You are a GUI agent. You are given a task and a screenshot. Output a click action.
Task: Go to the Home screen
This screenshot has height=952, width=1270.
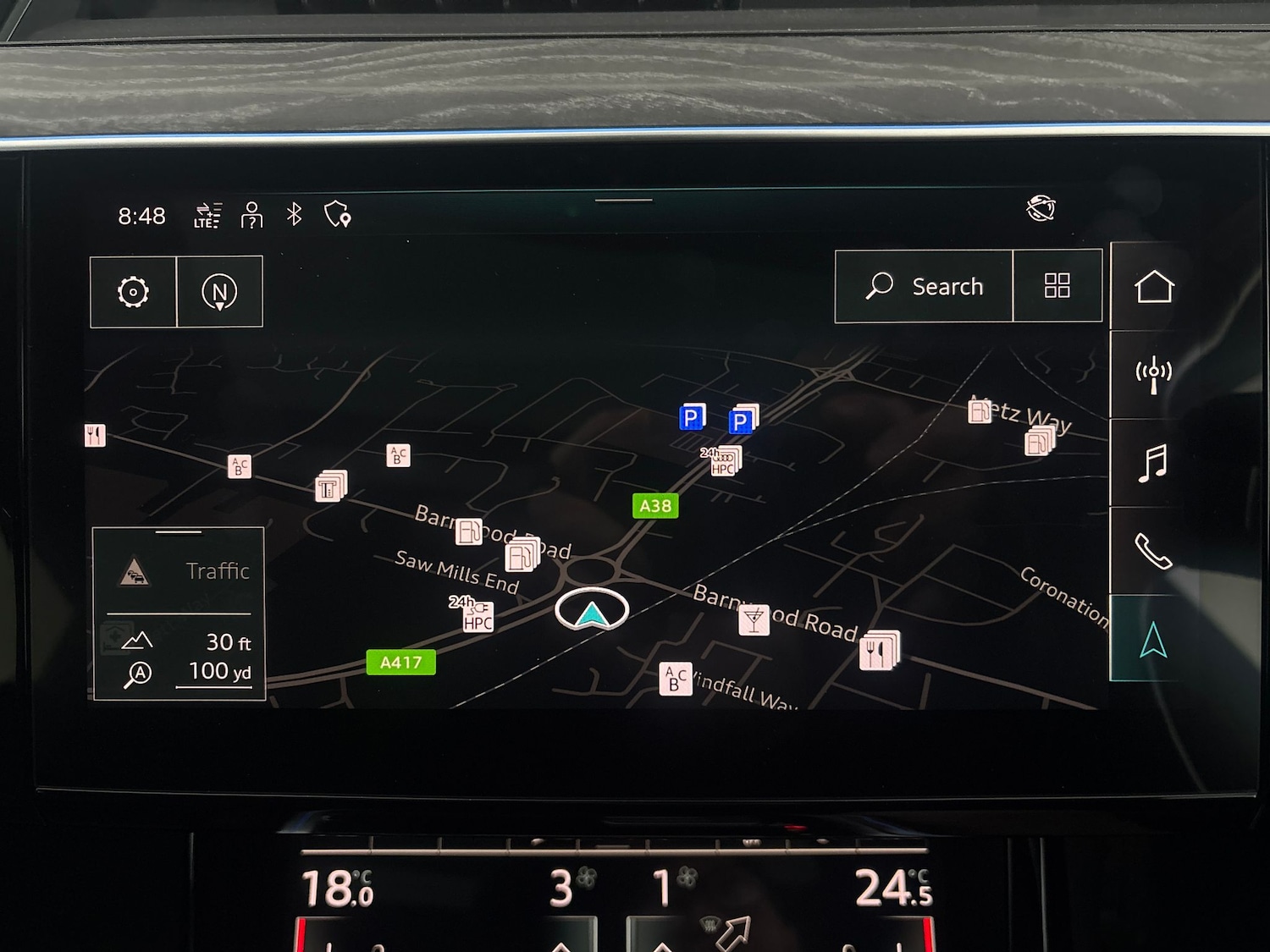coord(1153,287)
